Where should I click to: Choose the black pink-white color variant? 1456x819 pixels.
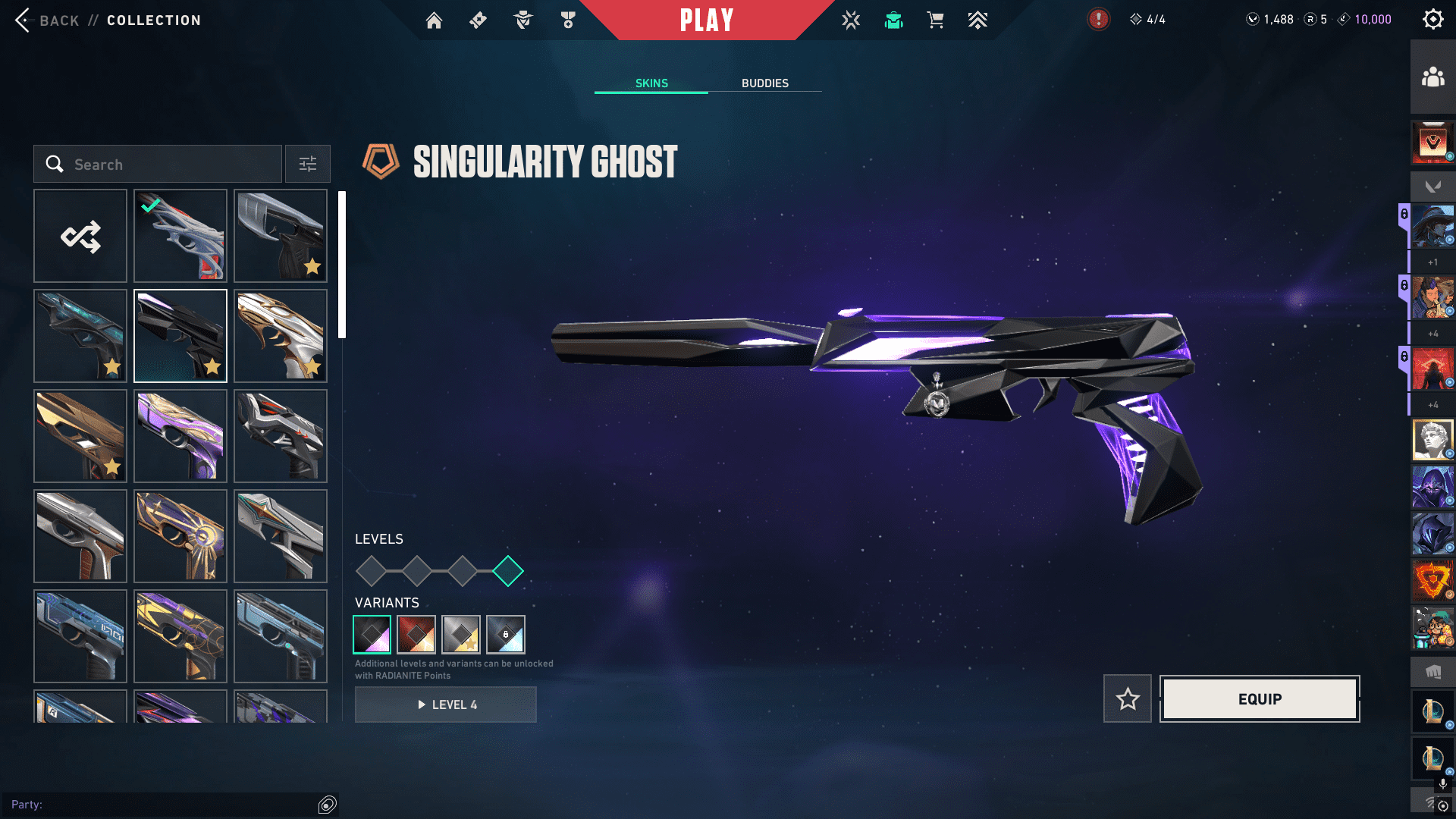372,635
